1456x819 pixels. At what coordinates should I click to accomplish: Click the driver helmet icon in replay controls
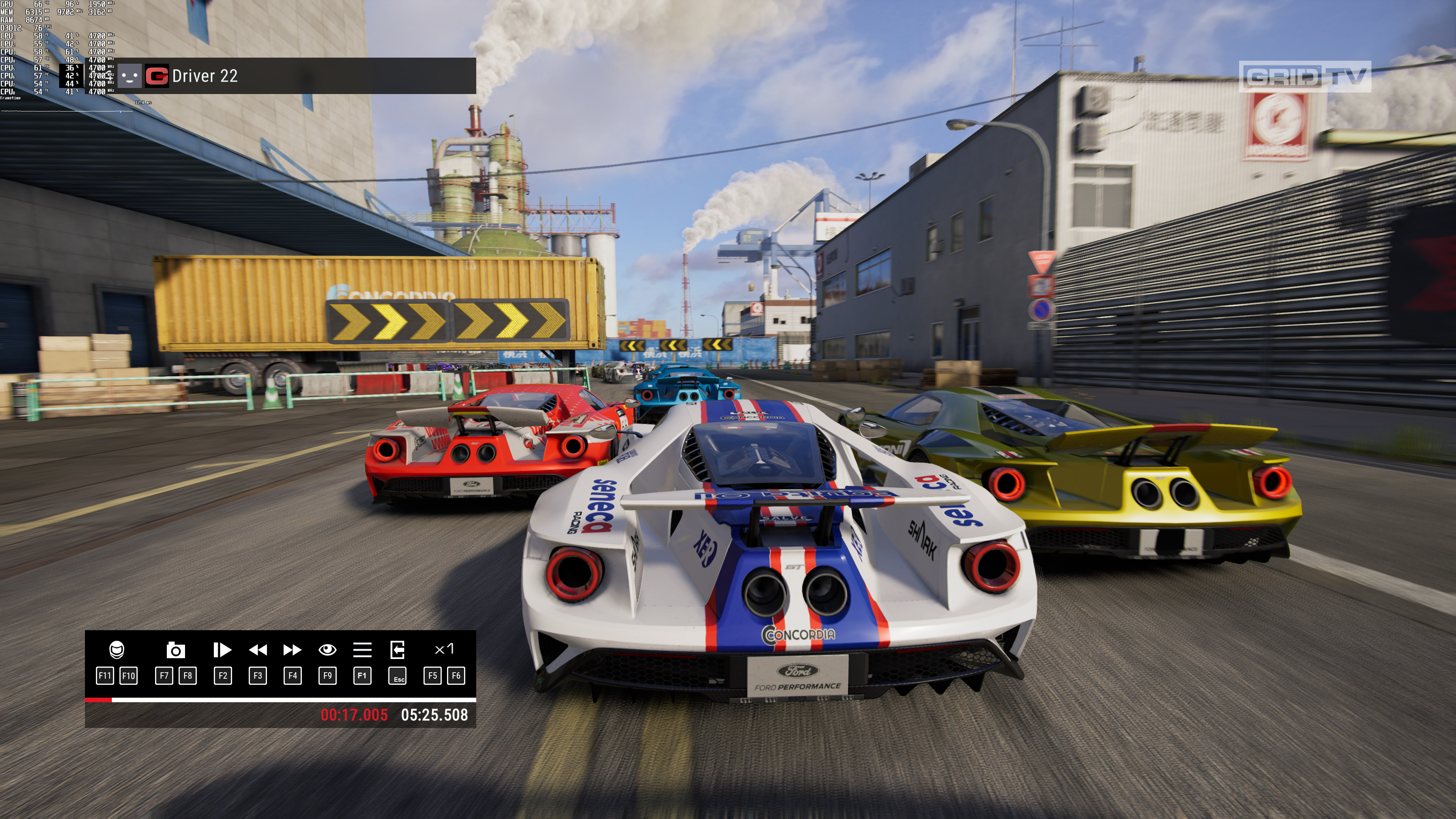click(x=116, y=650)
